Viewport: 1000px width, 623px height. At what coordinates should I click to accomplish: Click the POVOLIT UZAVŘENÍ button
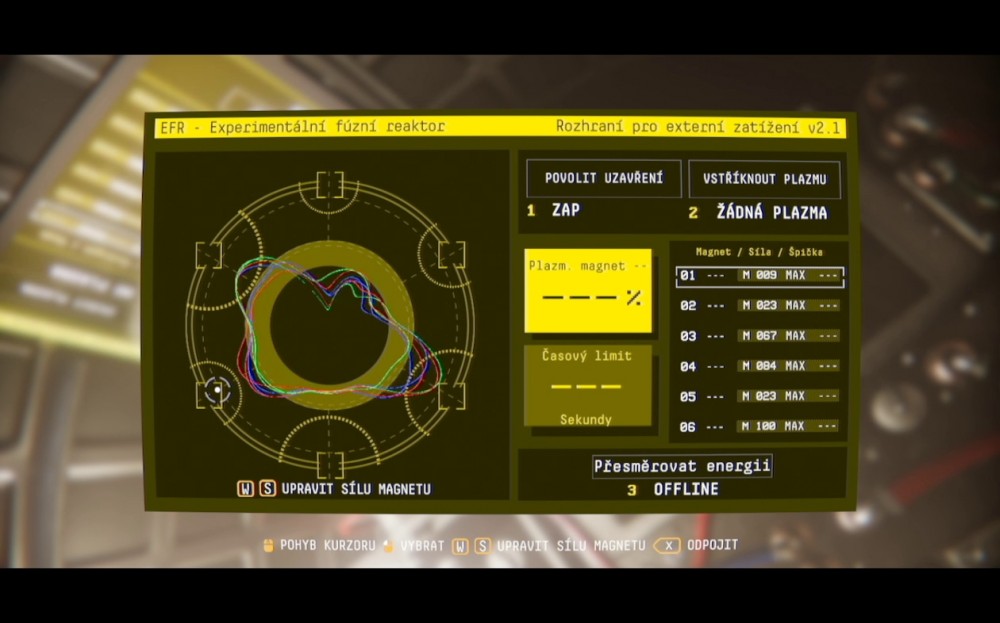pyautogui.click(x=604, y=179)
